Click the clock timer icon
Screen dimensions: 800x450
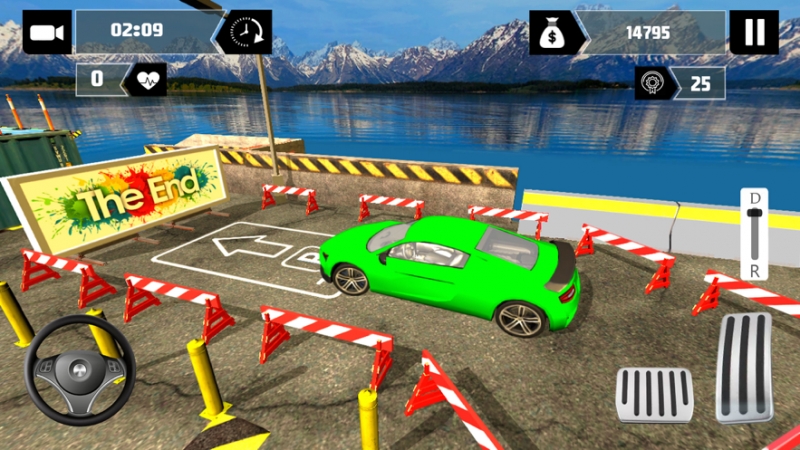248,32
